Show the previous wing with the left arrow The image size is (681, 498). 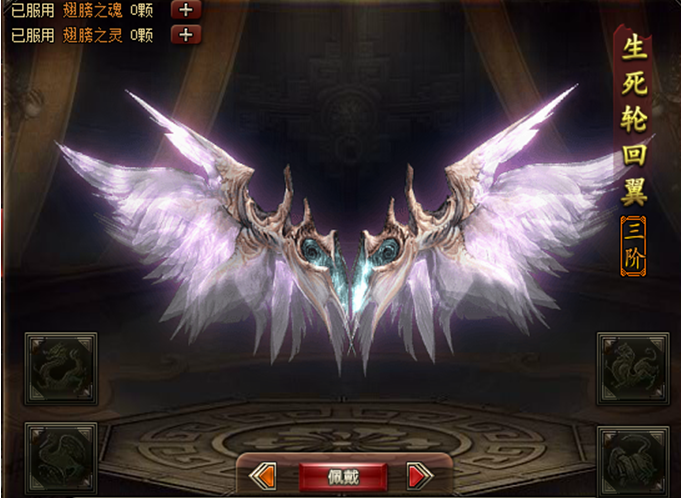click(x=262, y=476)
